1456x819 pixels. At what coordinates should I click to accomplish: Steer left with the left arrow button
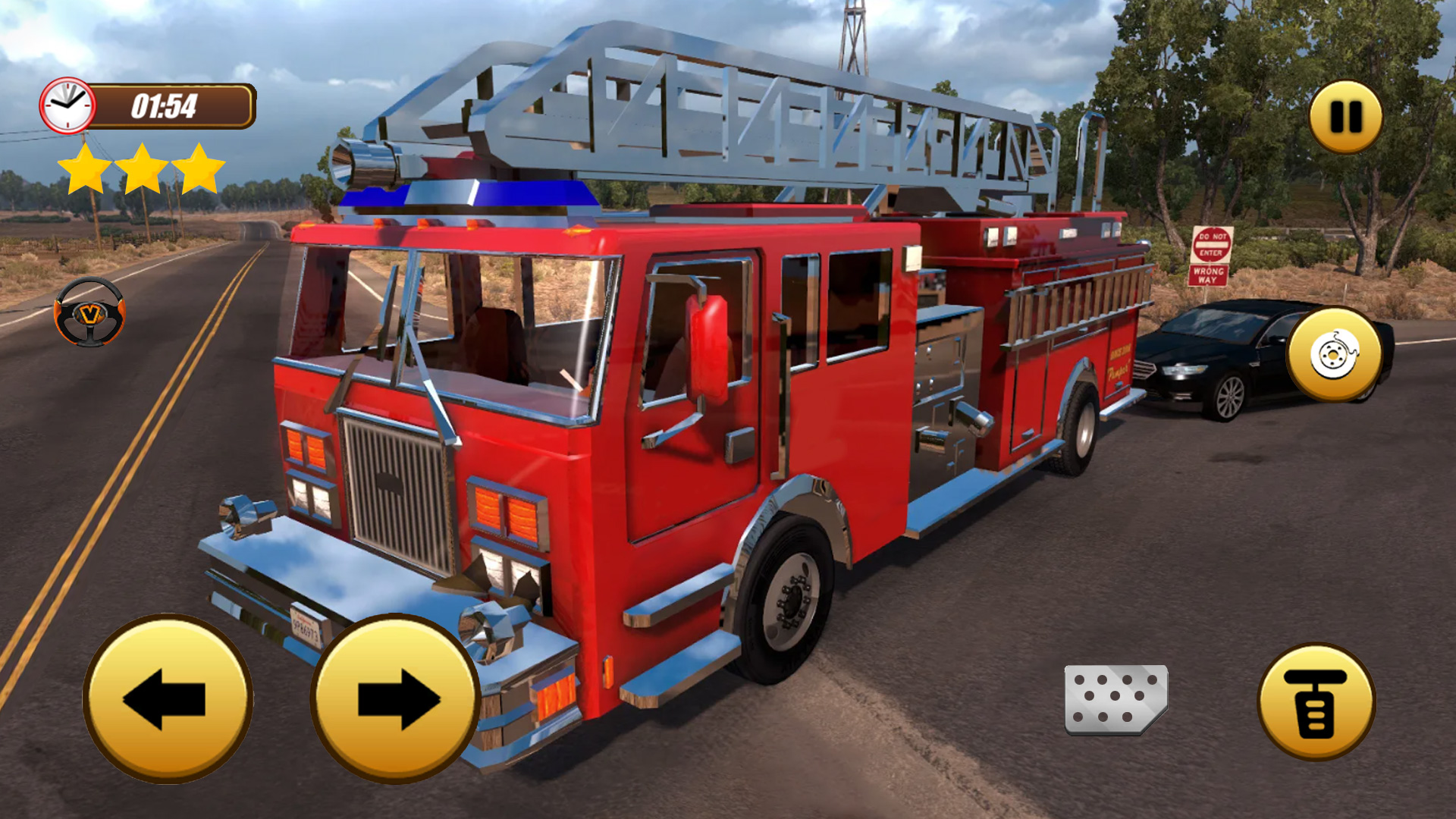pyautogui.click(x=168, y=698)
